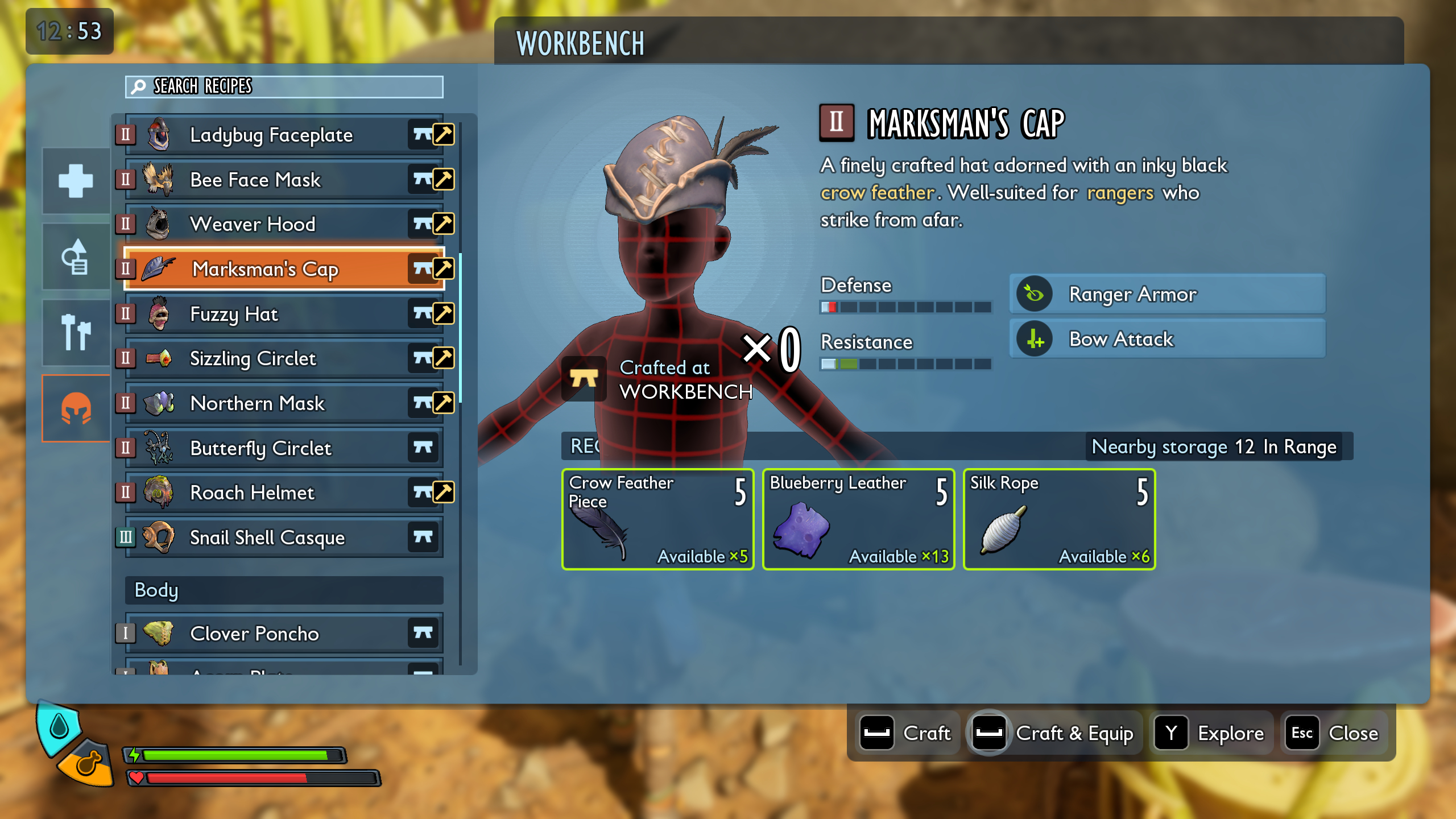
Task: Select the upgrades category icon on the sidebar
Action: pyautogui.click(x=76, y=256)
